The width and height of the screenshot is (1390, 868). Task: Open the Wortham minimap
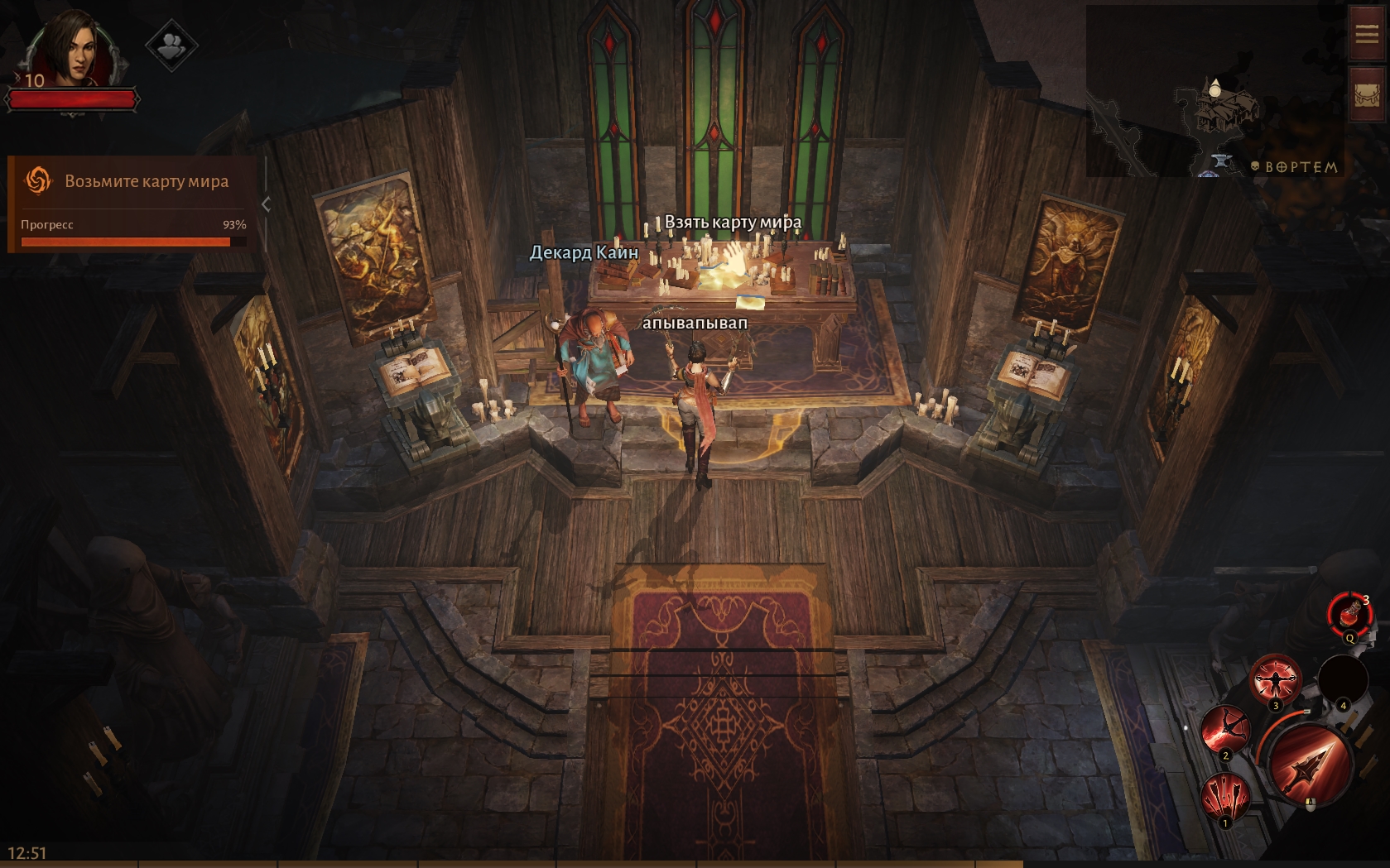(1214, 91)
